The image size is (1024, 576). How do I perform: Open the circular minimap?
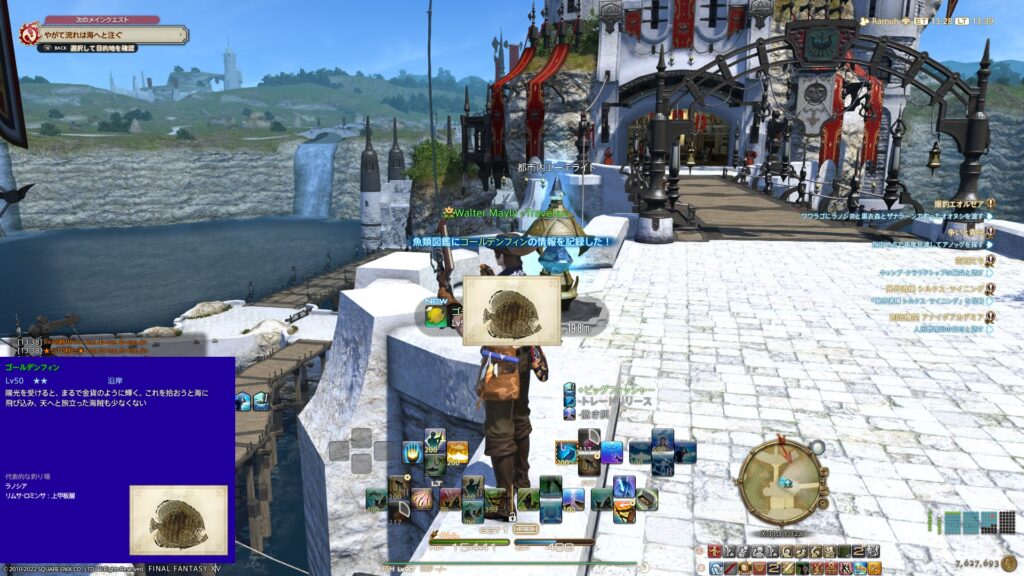(783, 481)
